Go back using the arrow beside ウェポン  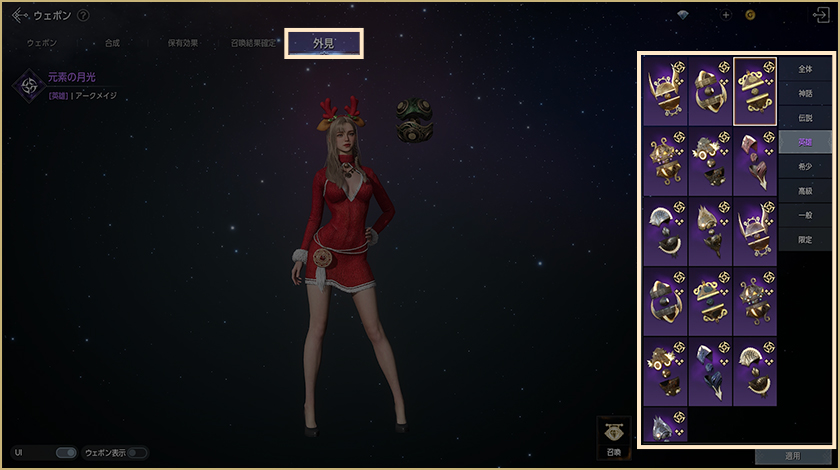pos(19,15)
